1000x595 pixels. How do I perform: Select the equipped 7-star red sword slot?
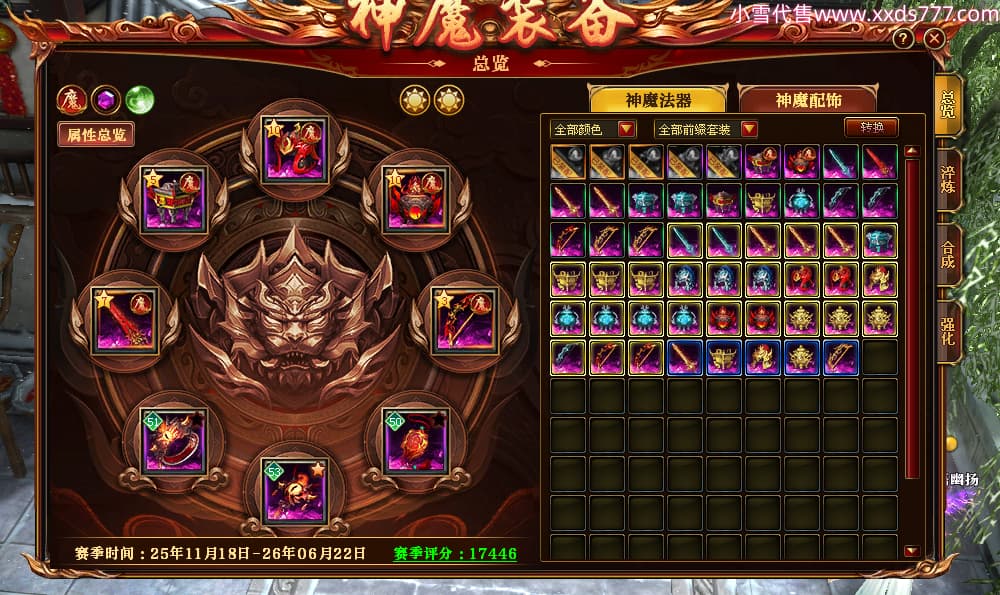[124, 321]
